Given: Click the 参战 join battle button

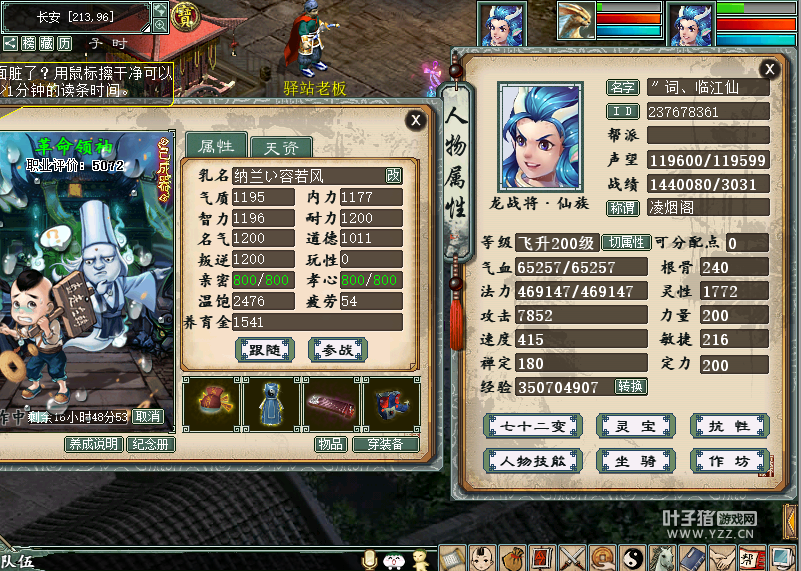Looking at the screenshot, I should click(338, 349).
